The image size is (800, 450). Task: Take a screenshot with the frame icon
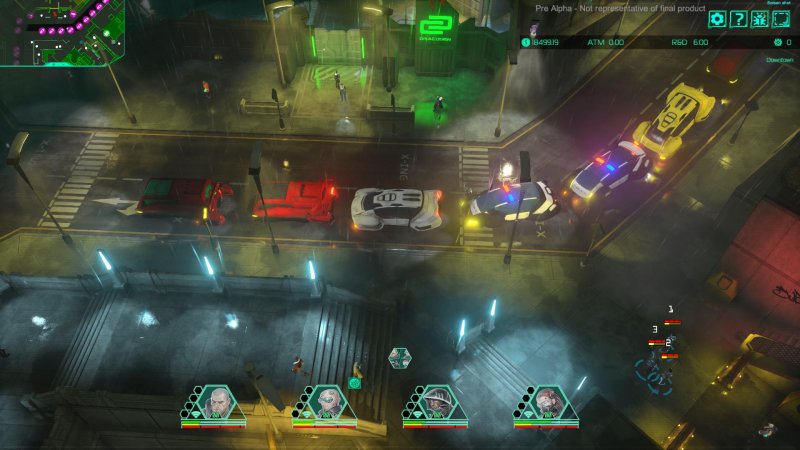[x=780, y=18]
